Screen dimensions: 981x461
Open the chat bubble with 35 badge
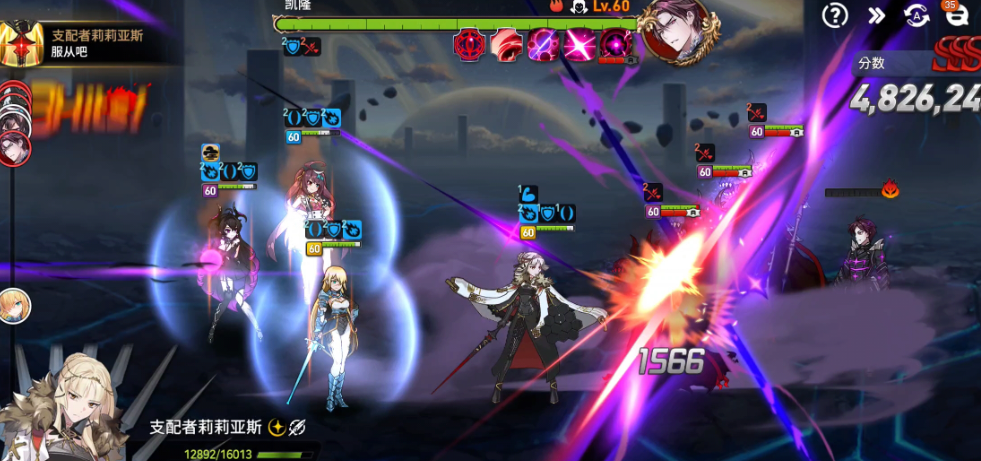click(956, 15)
